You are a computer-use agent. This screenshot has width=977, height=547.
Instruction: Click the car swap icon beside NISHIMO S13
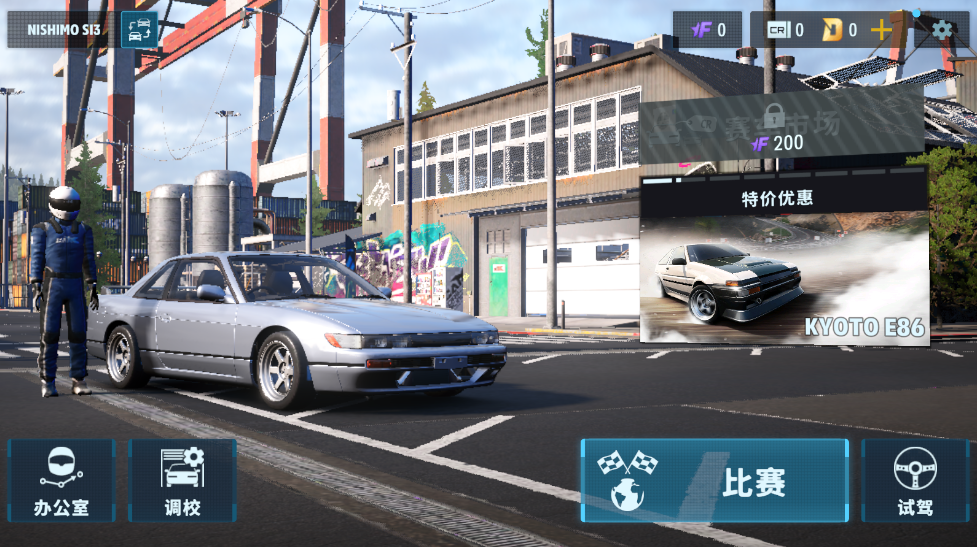139,30
